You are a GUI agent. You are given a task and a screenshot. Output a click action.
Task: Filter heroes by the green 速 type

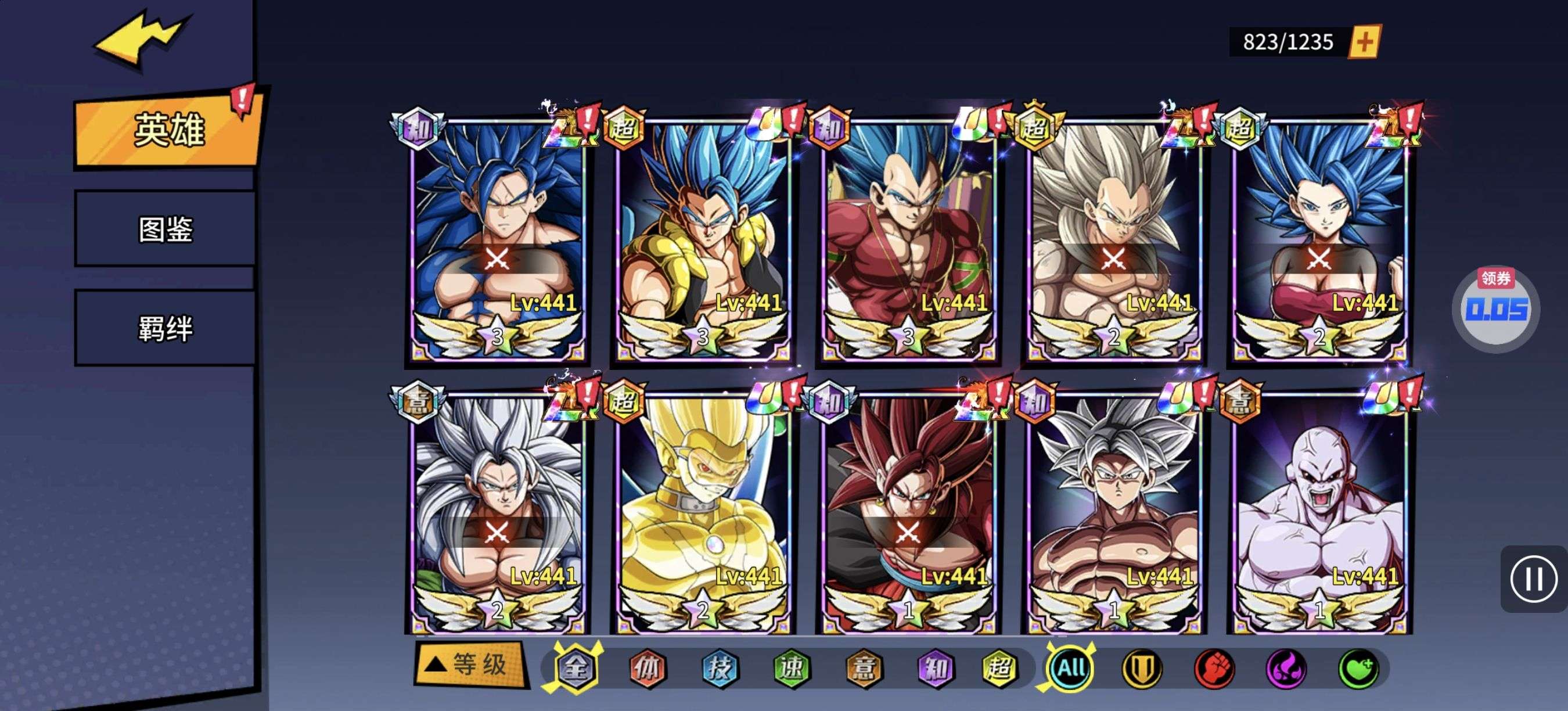click(x=792, y=669)
